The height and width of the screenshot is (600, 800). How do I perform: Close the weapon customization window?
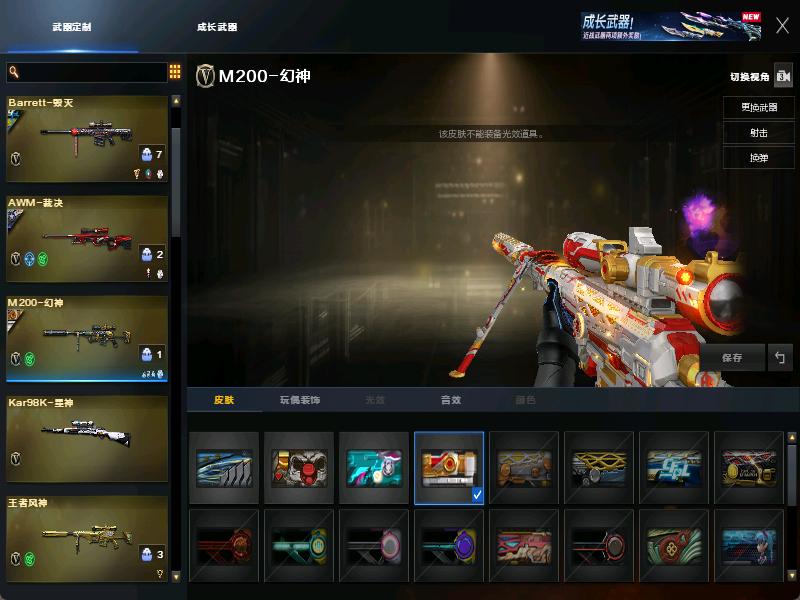pos(782,26)
